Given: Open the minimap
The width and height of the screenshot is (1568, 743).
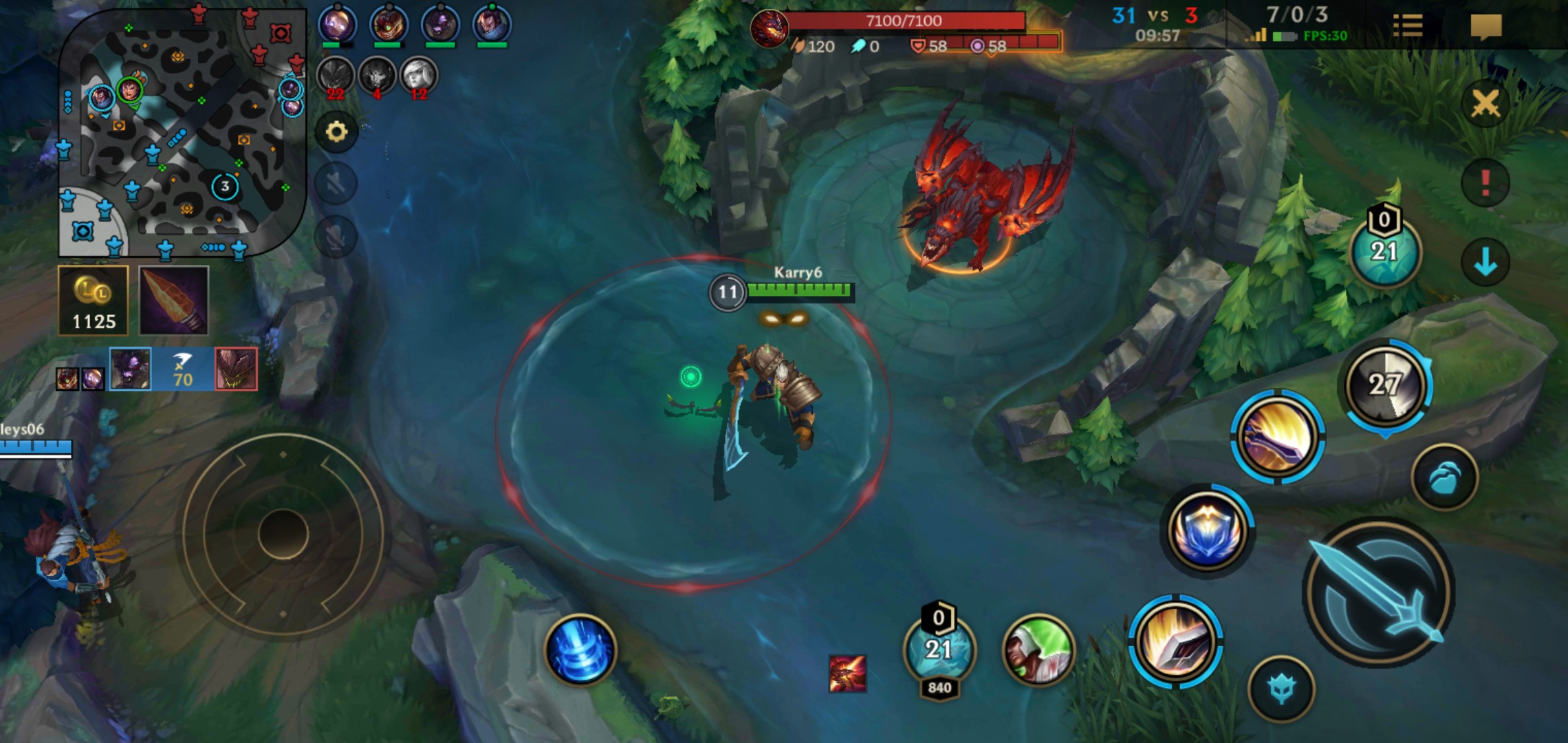Looking at the screenshot, I should 182,132.
